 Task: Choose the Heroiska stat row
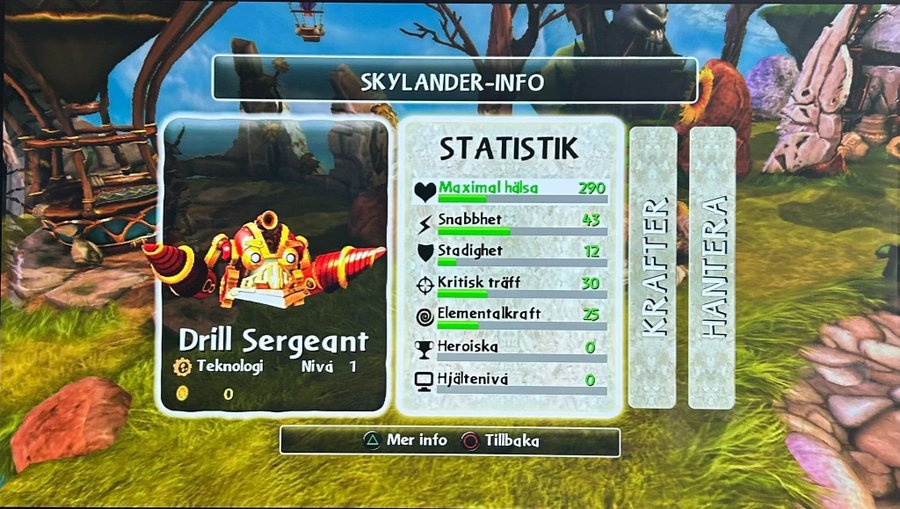tap(510, 349)
